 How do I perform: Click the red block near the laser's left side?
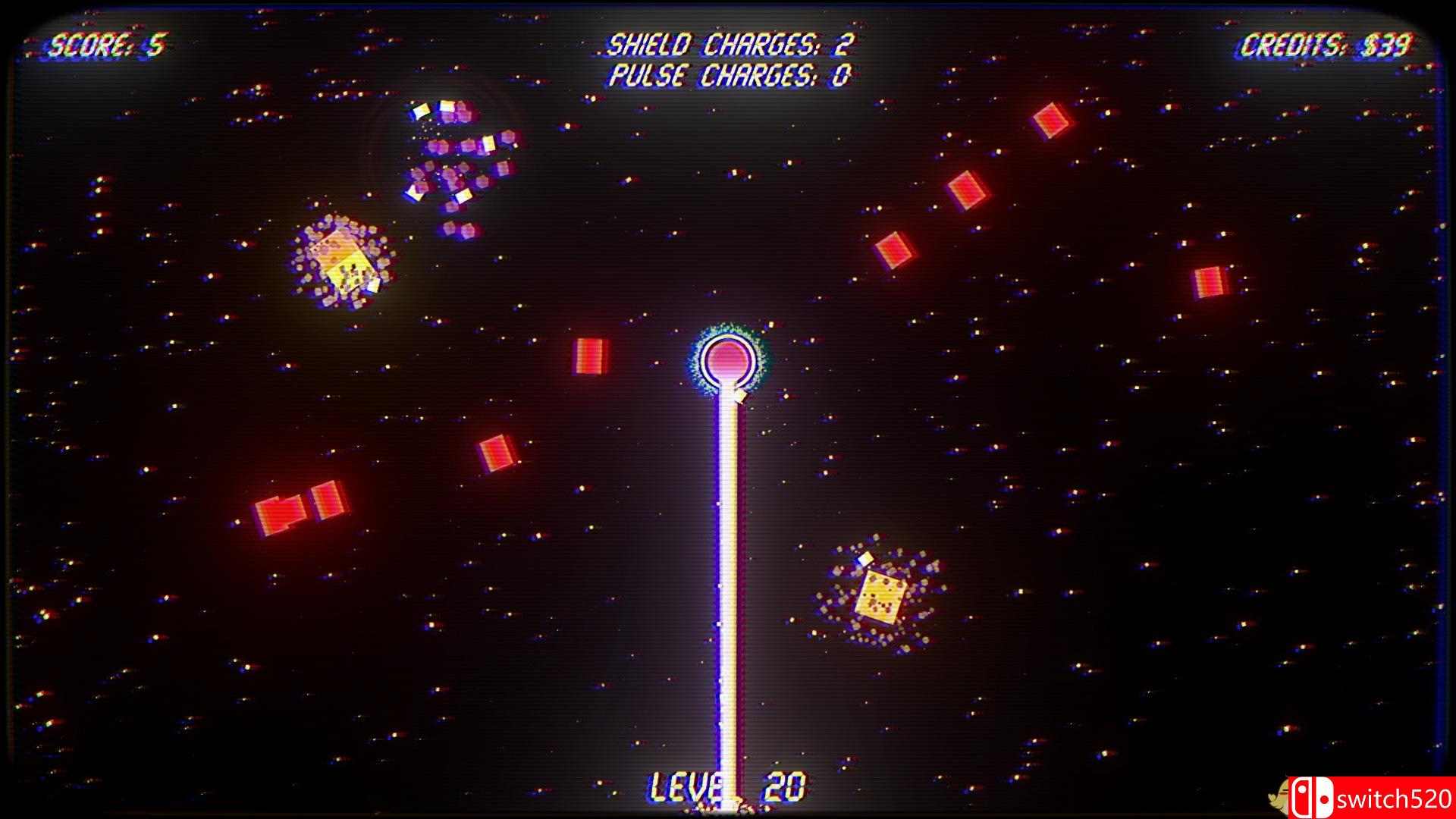point(590,355)
